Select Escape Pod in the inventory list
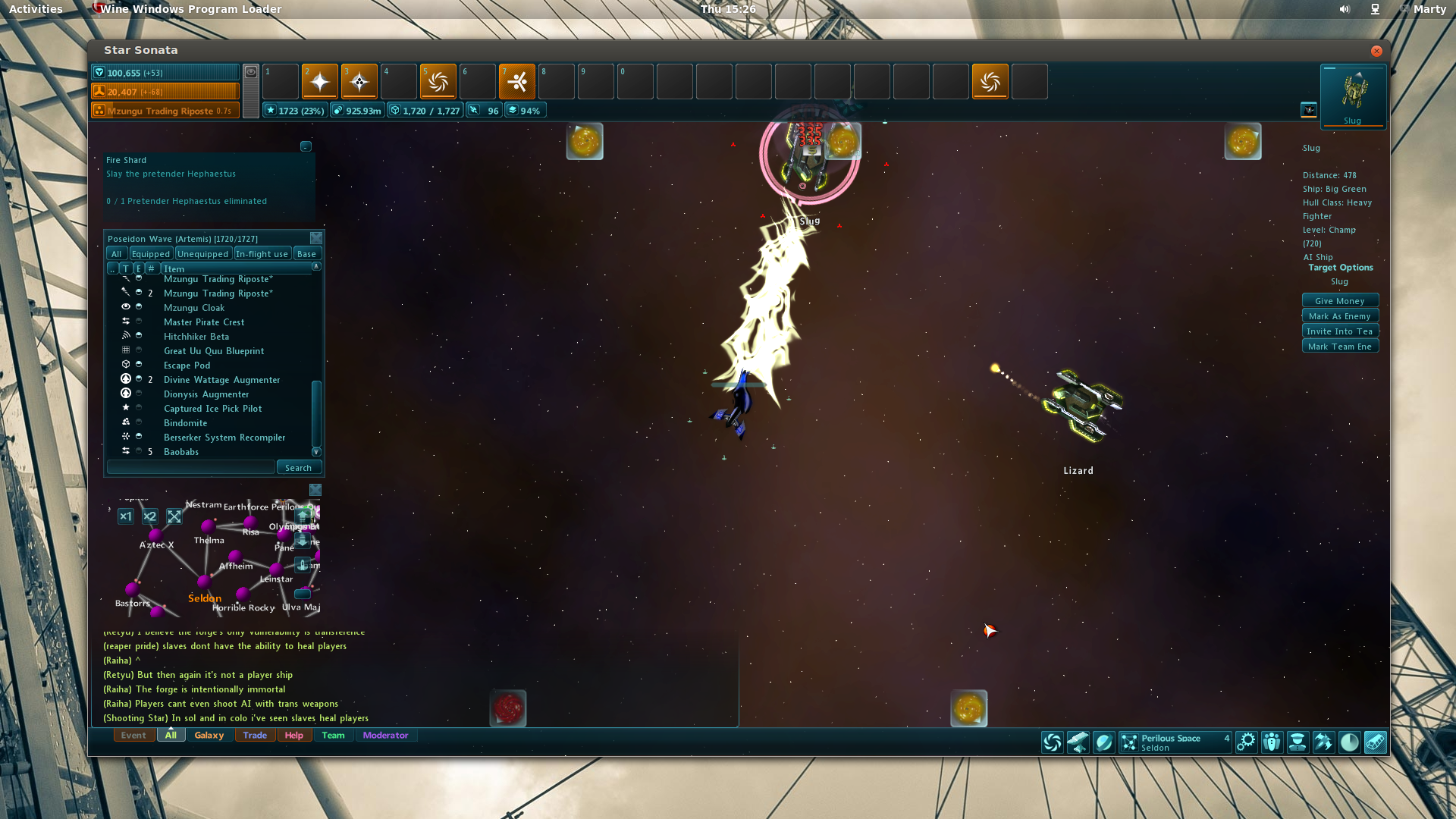This screenshot has height=819, width=1456. [x=187, y=366]
